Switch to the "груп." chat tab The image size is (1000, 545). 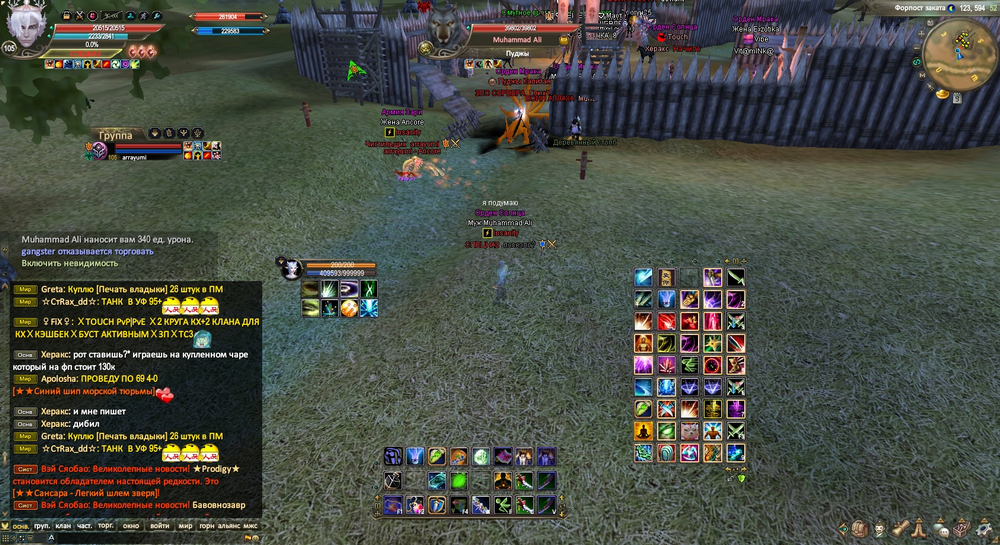(42, 524)
